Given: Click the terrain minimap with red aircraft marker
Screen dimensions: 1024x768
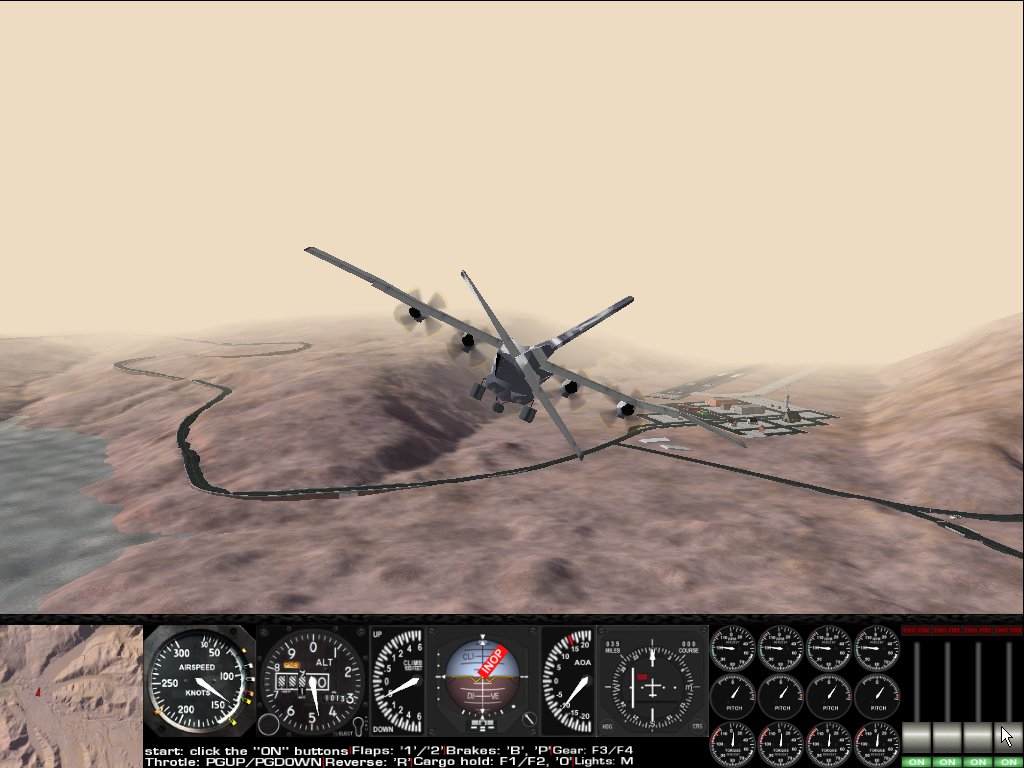Looking at the screenshot, I should (71, 695).
